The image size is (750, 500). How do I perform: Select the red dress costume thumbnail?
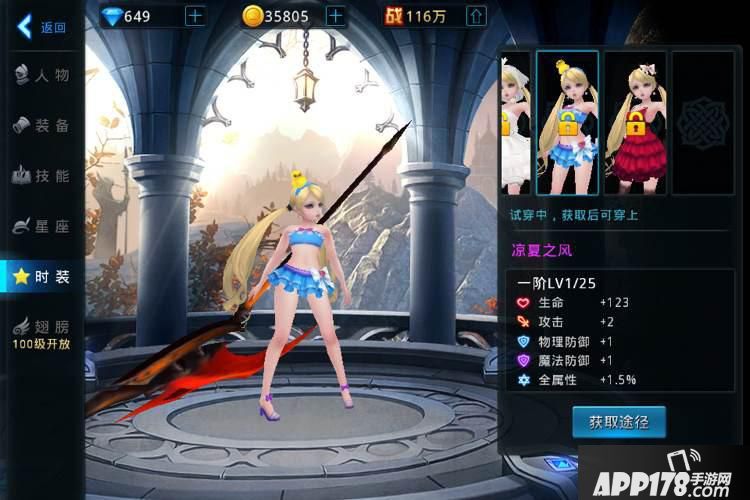coord(635,122)
